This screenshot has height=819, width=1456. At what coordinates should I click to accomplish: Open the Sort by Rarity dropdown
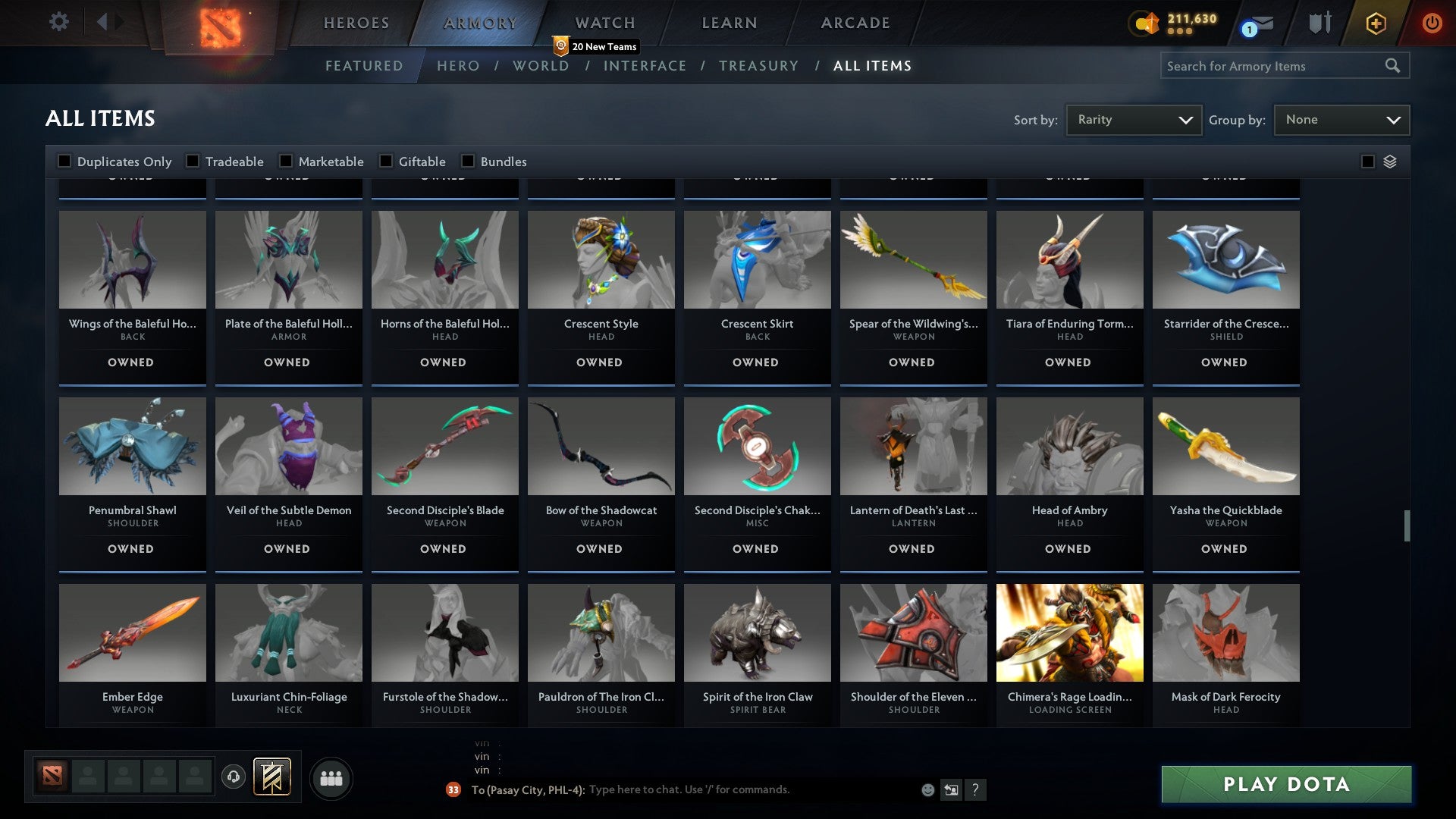[1133, 119]
